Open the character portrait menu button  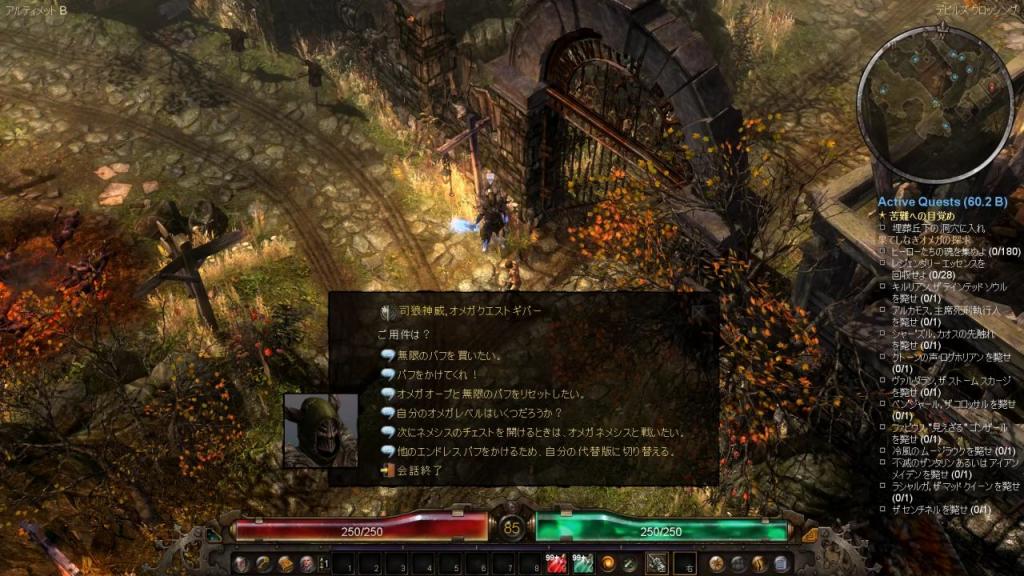pyautogui.click(x=241, y=564)
